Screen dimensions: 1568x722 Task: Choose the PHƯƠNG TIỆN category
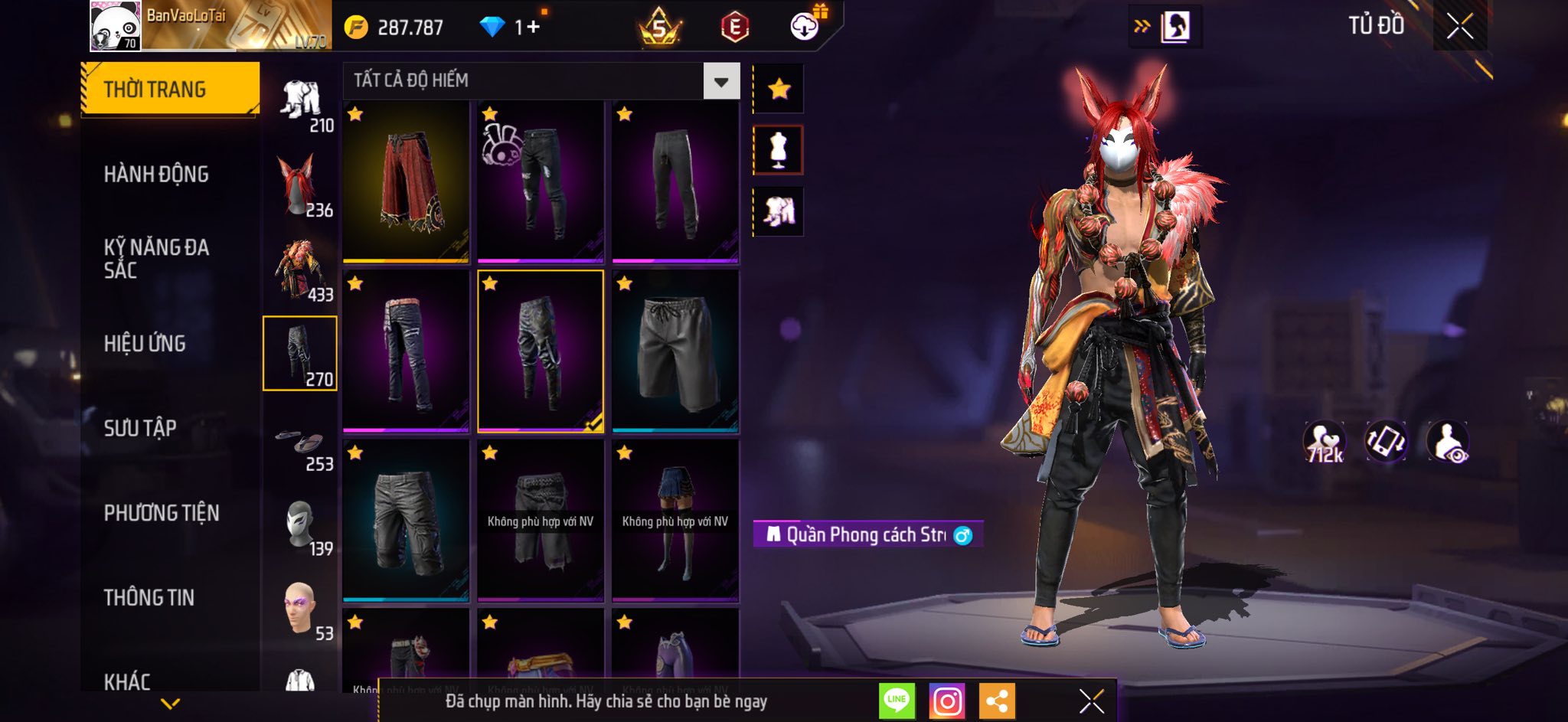pos(162,513)
